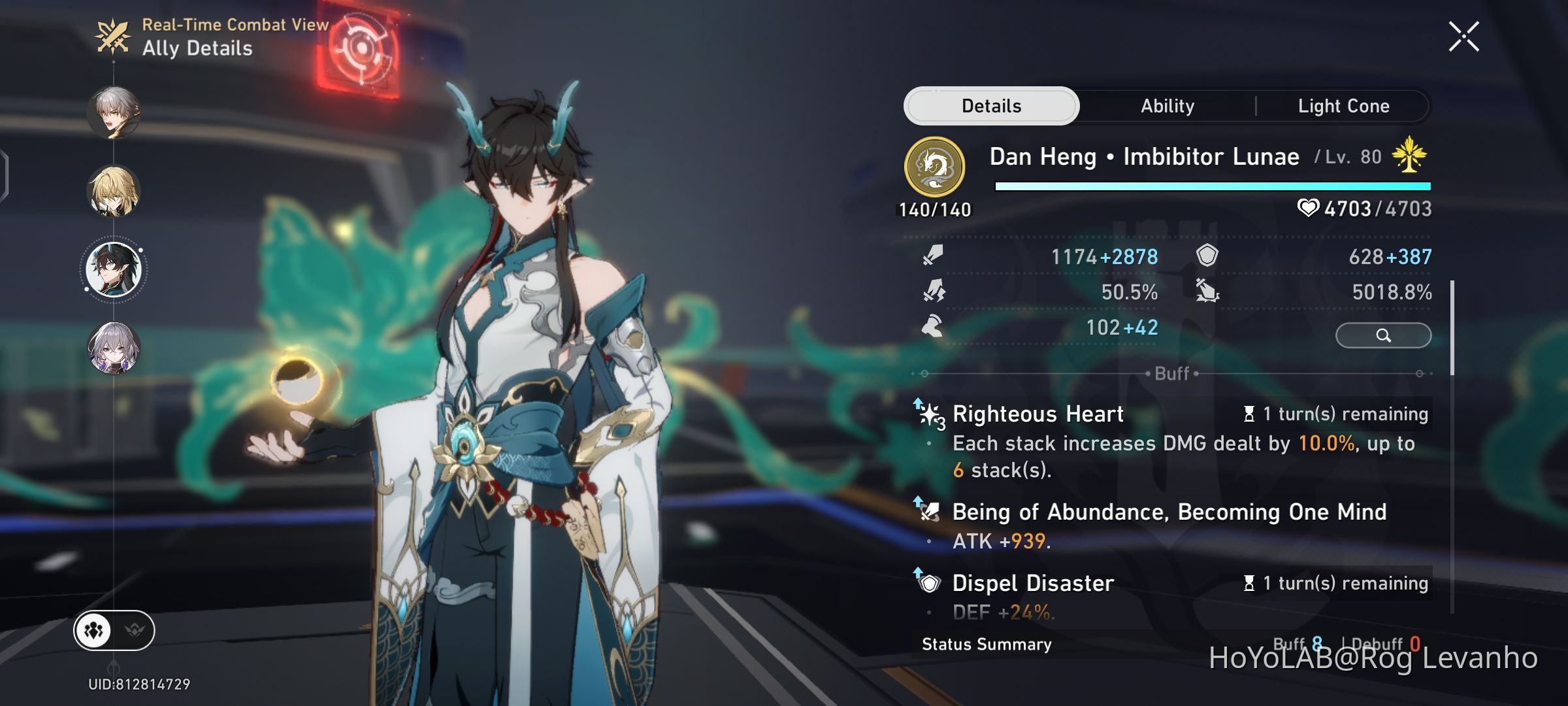
Task: Select the top ally portrait thumbnail
Action: coord(114,114)
